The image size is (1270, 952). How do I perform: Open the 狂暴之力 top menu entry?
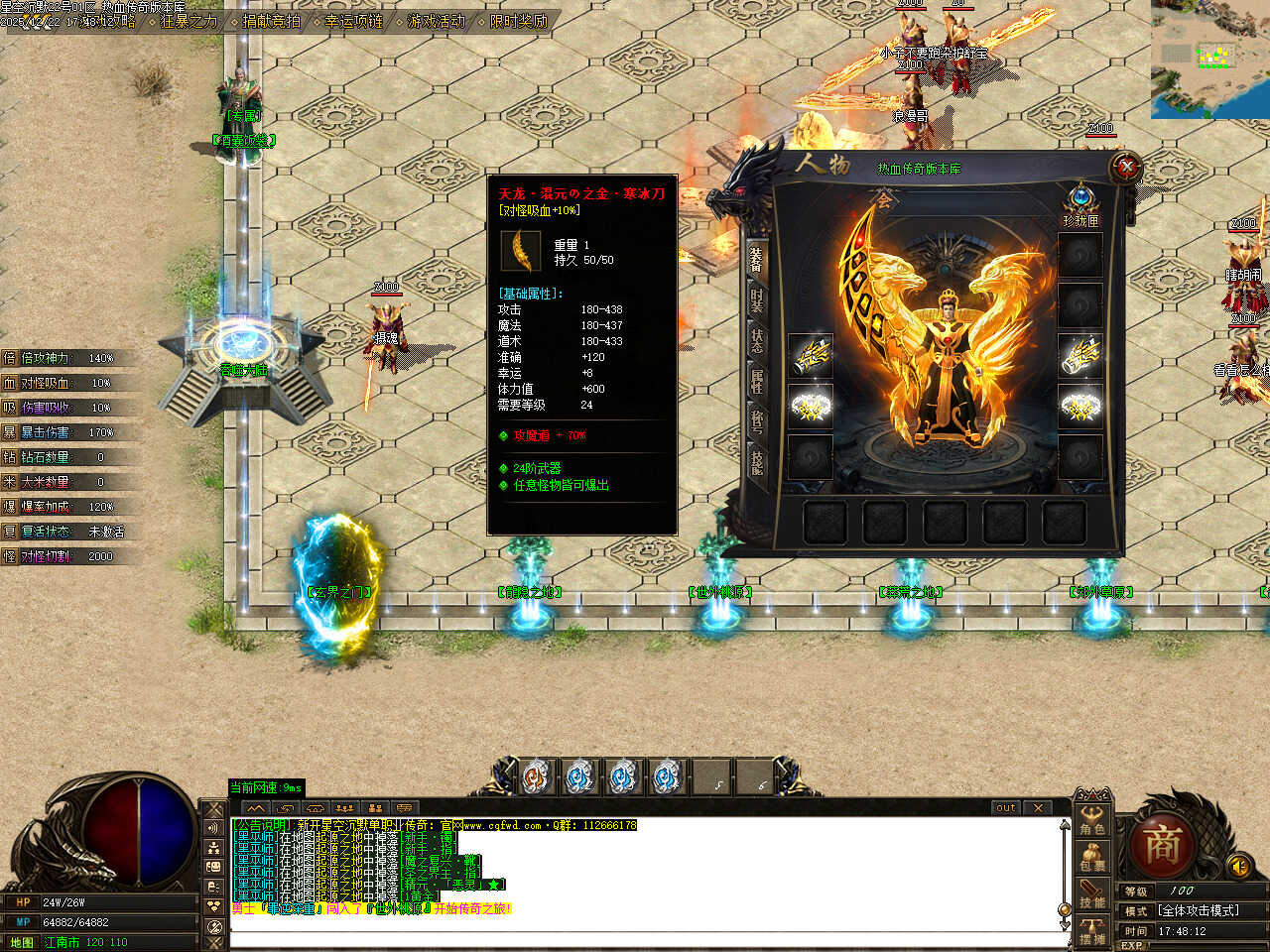click(189, 21)
